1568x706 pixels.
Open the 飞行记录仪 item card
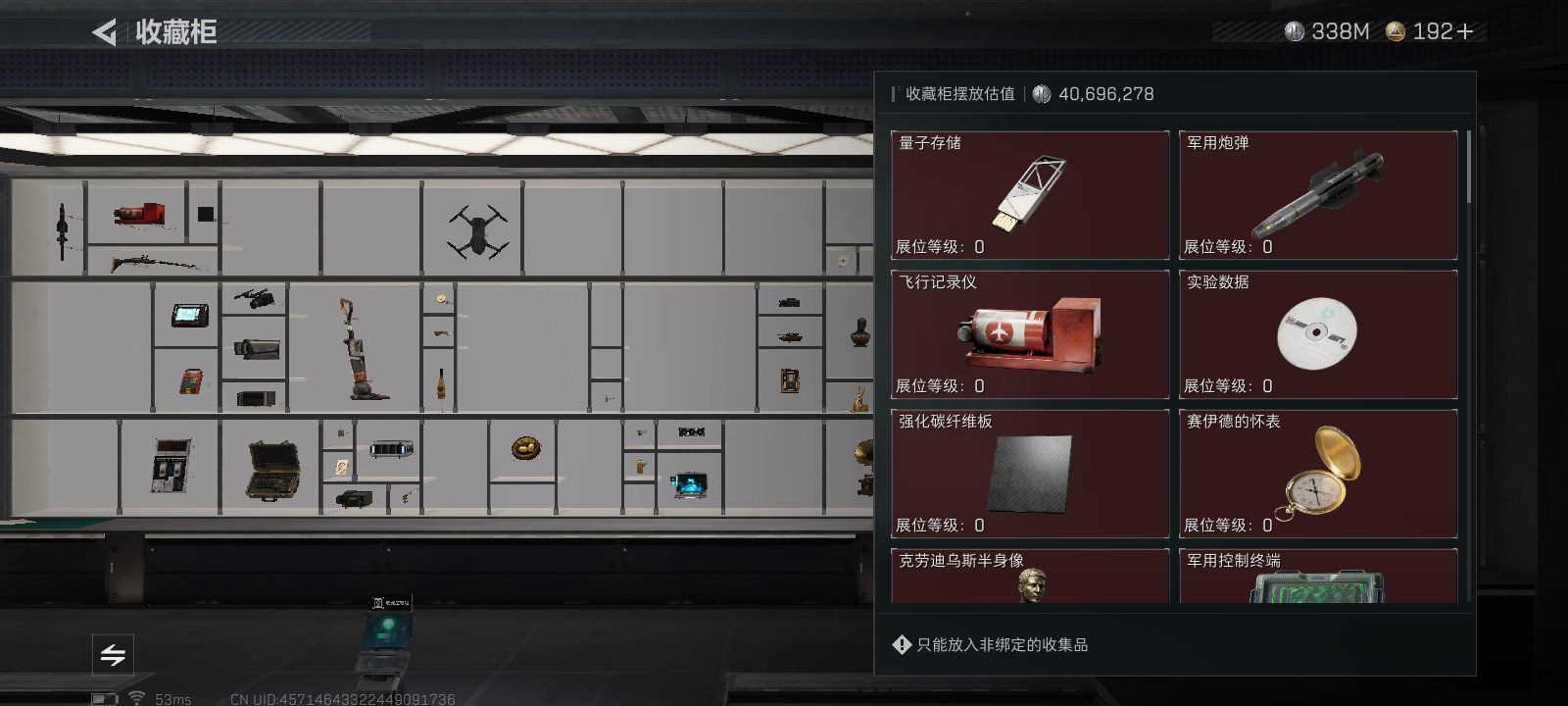click(1029, 333)
